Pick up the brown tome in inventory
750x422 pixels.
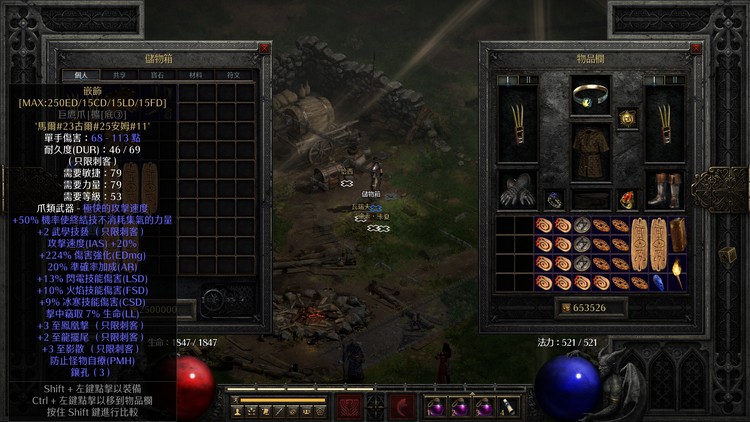click(x=679, y=234)
